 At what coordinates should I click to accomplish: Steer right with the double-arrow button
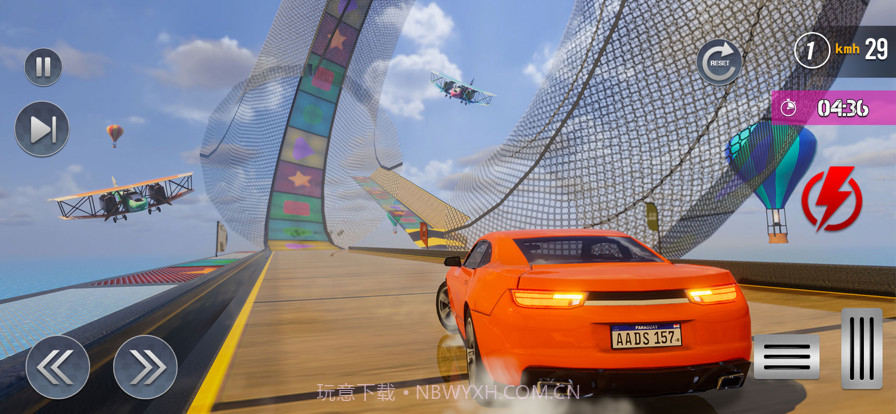click(145, 366)
